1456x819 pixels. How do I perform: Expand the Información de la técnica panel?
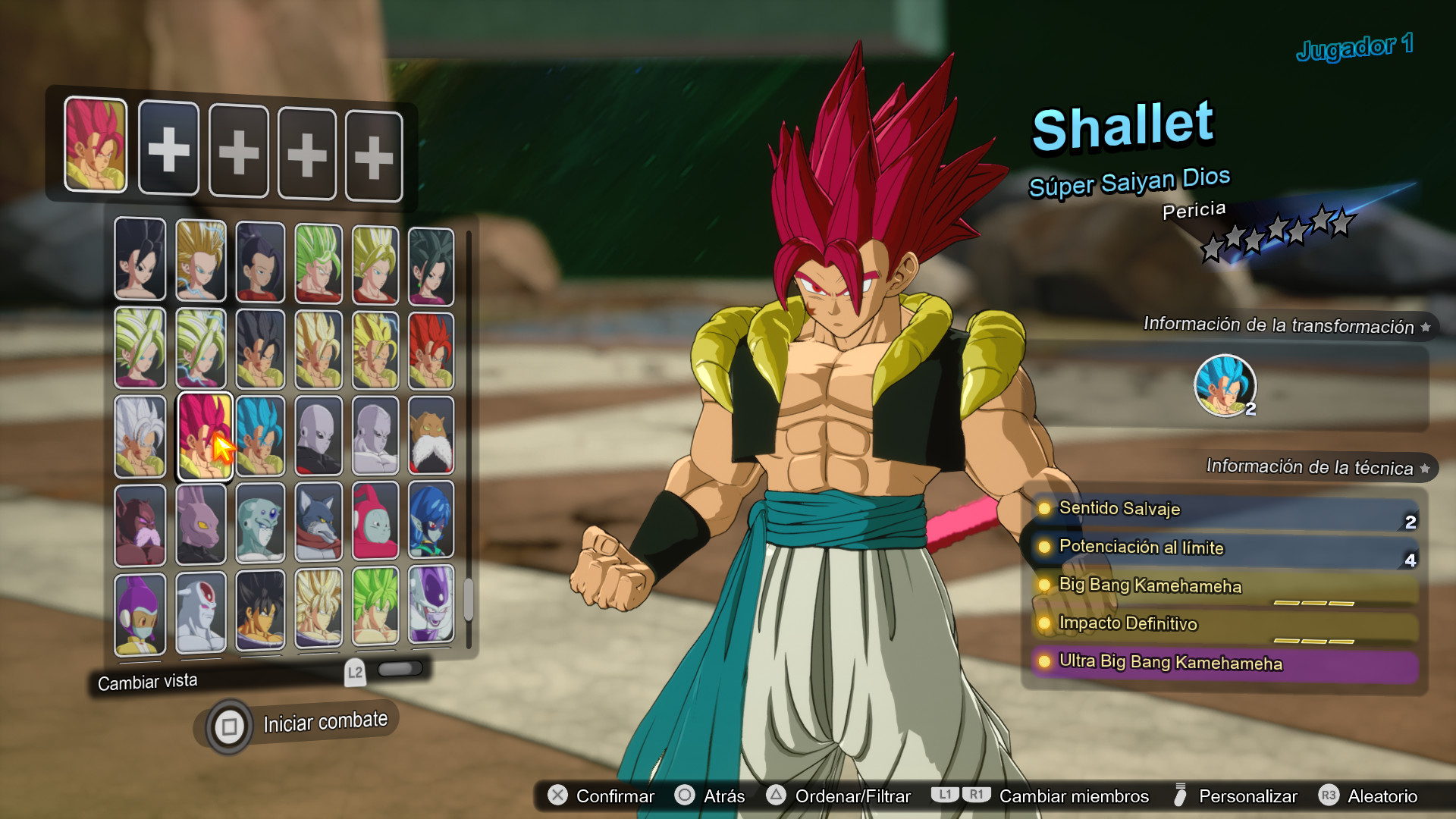(1424, 467)
